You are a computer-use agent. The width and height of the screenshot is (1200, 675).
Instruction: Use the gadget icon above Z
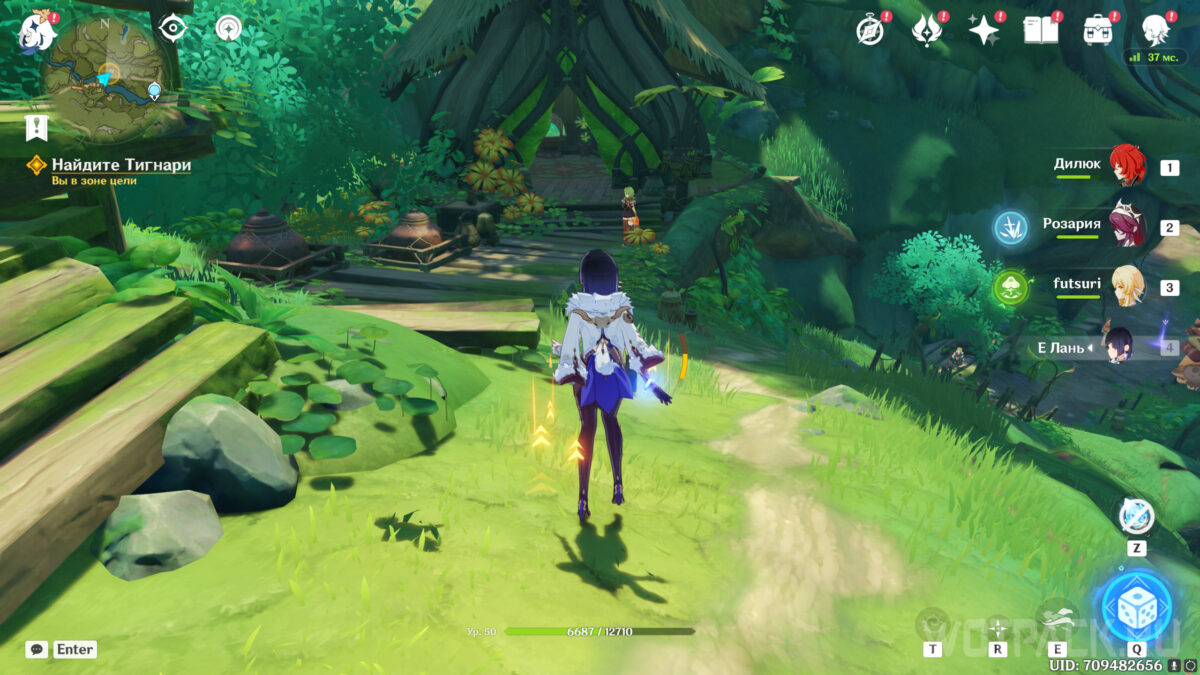1136,516
